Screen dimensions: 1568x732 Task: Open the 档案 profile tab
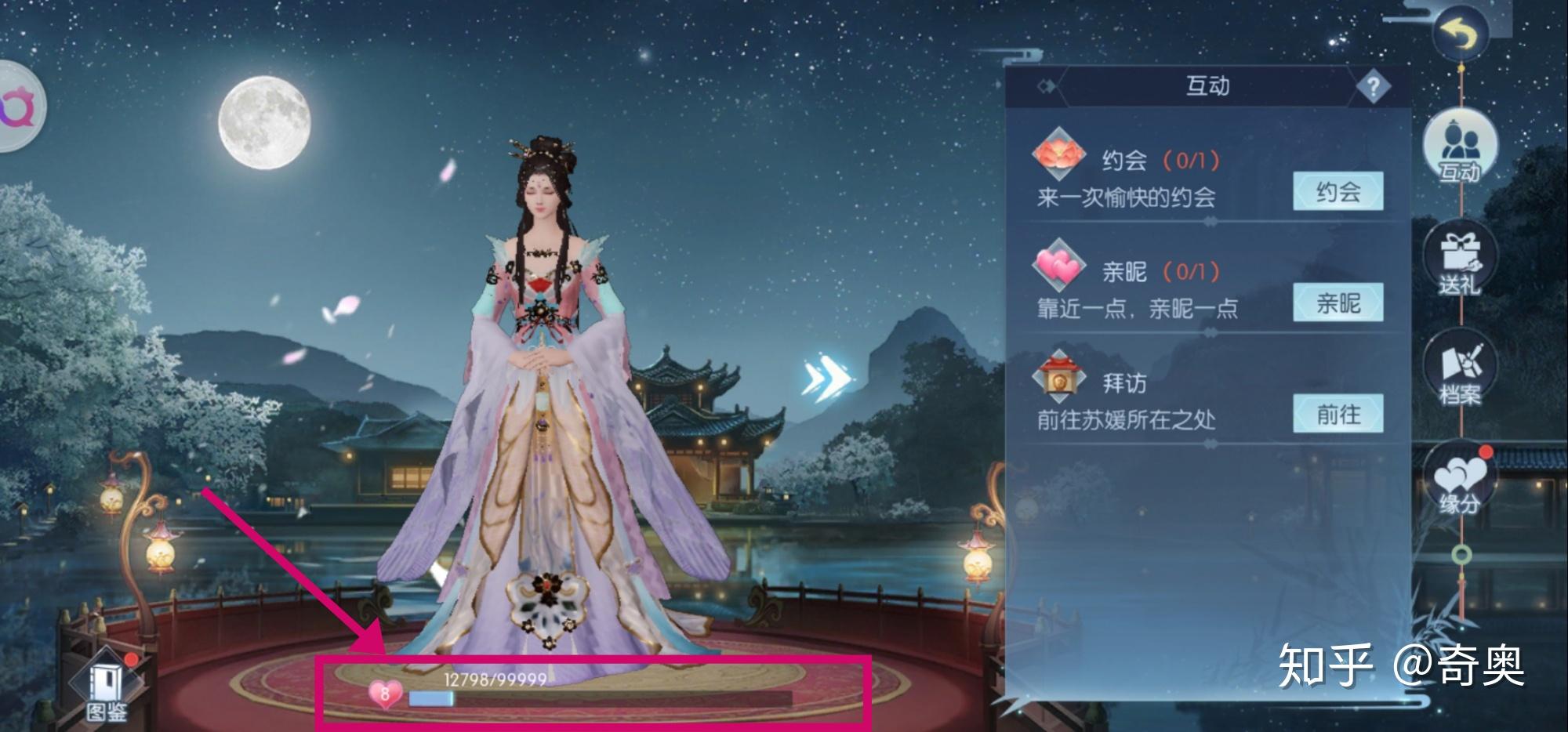point(1460,372)
